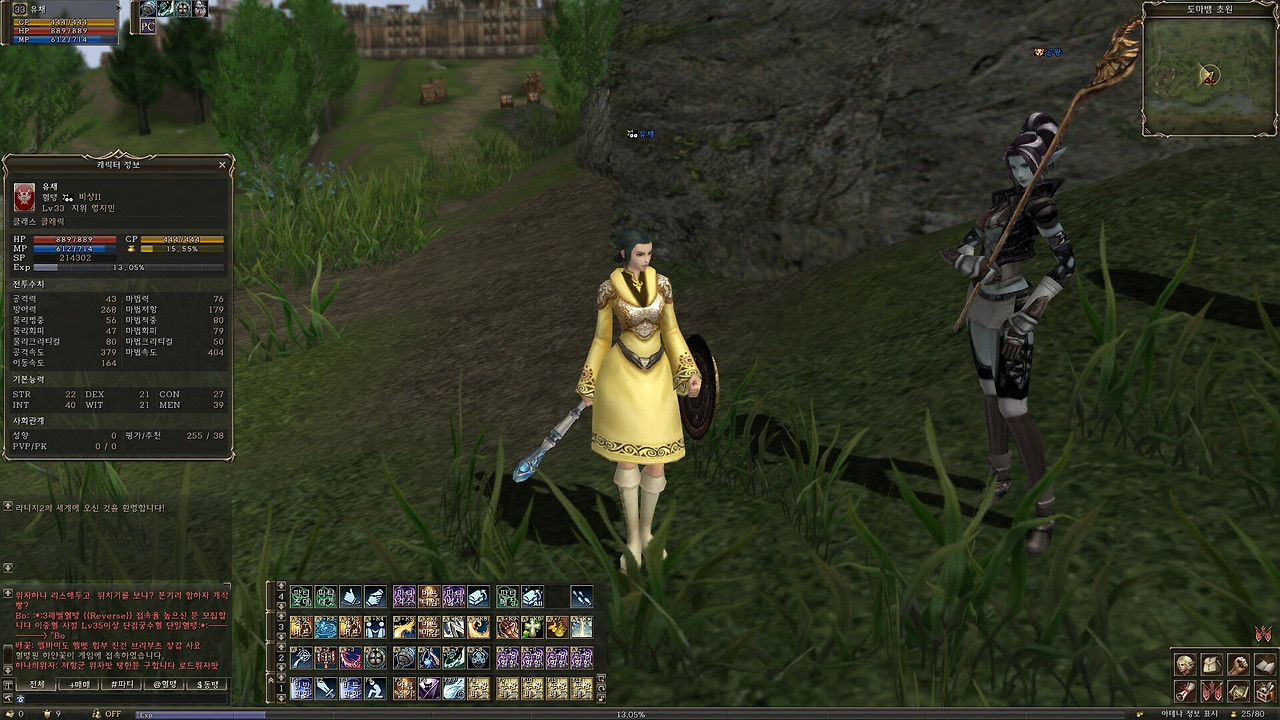Switch to the 전체 chat tab
The image size is (1280, 720).
click(x=37, y=684)
